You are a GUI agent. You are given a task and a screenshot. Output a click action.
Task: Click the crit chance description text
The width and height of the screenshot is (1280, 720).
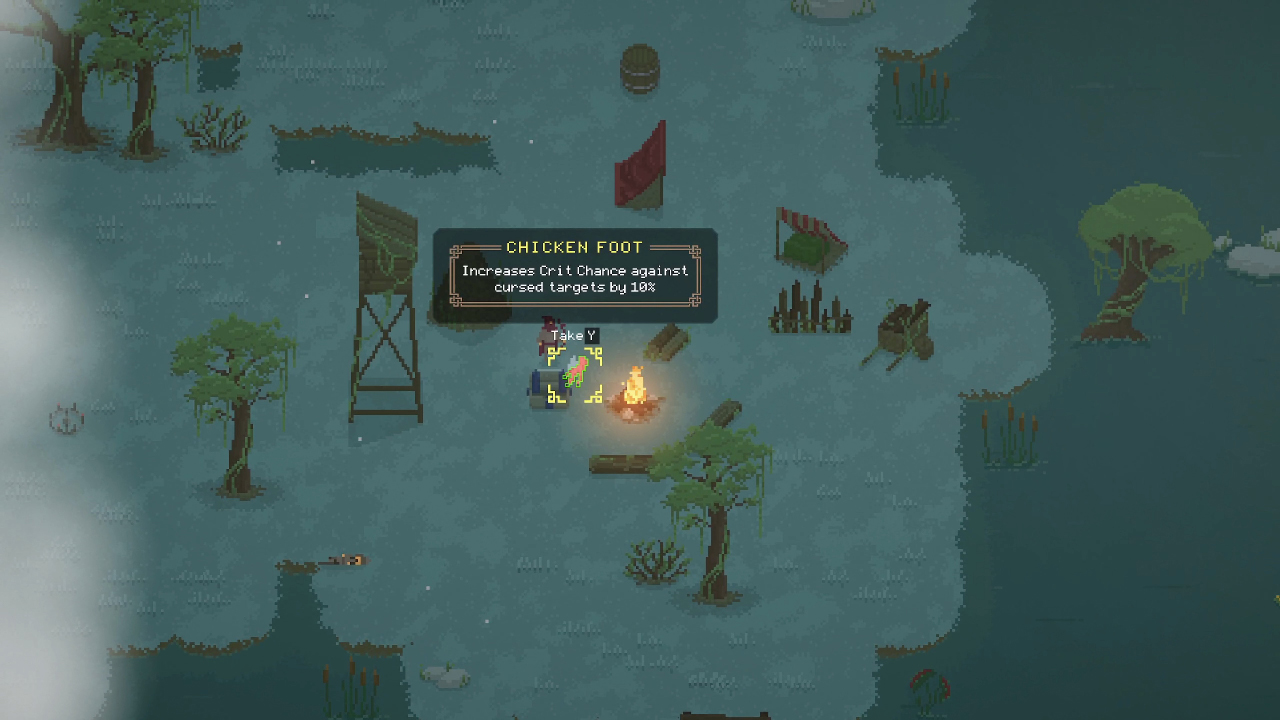[x=574, y=278]
